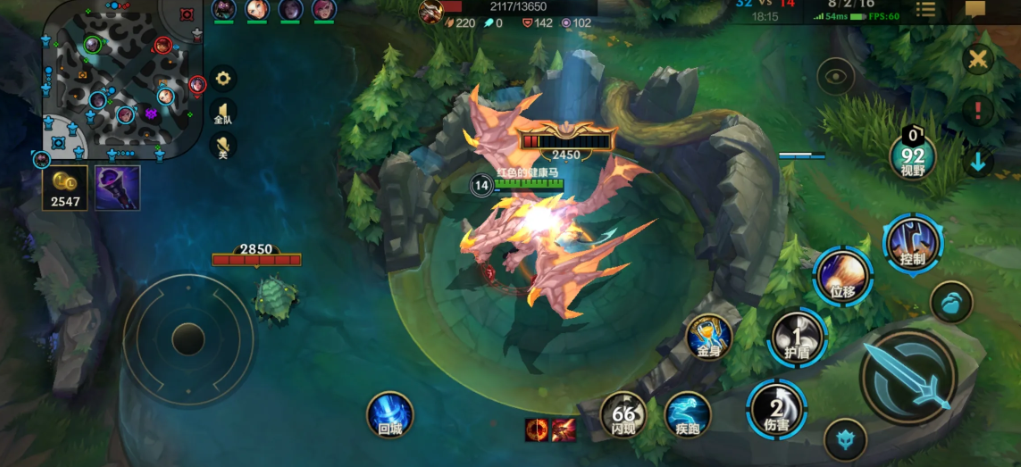
Task: Tap the sword basic attack button
Action: point(906,377)
